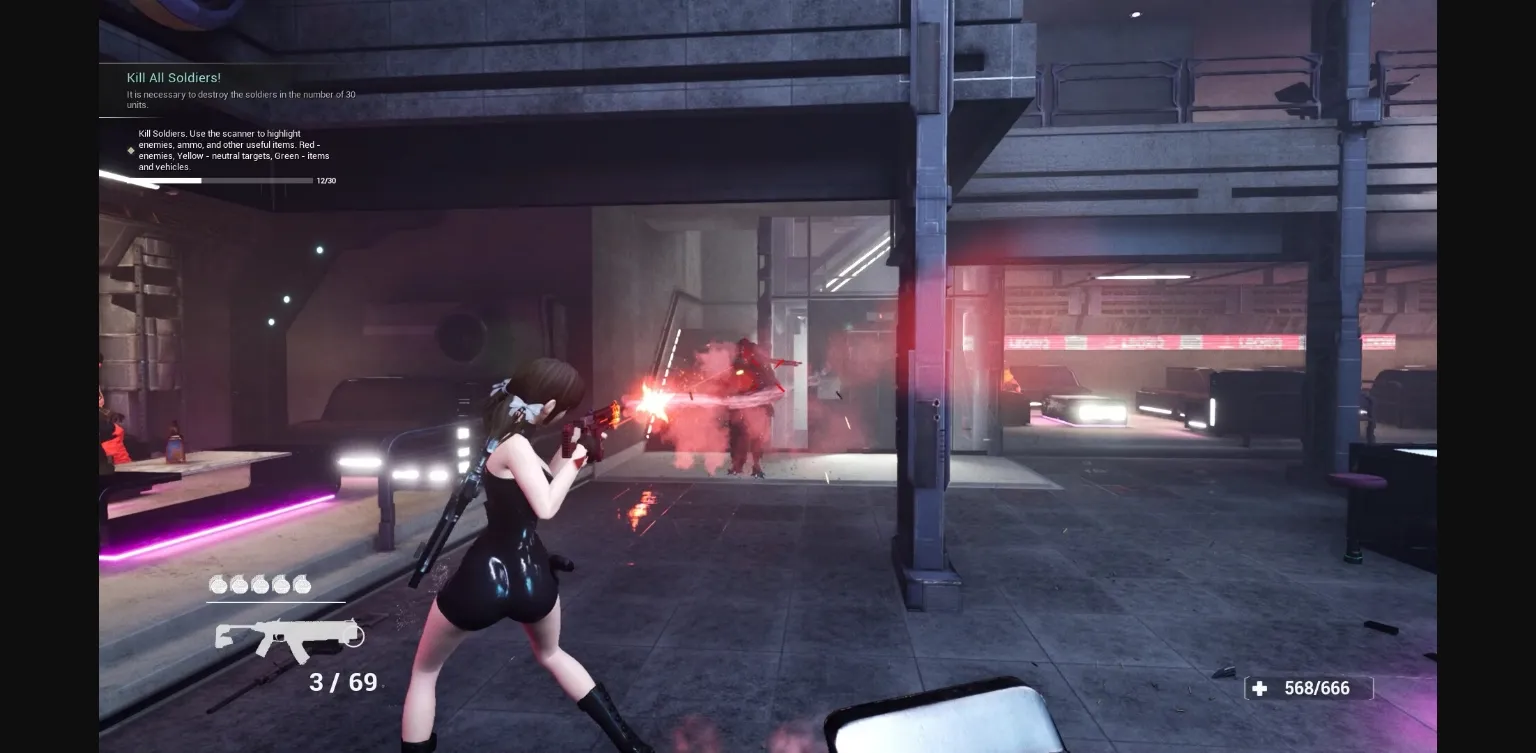Click the 568/666 health readout

coord(1316,688)
